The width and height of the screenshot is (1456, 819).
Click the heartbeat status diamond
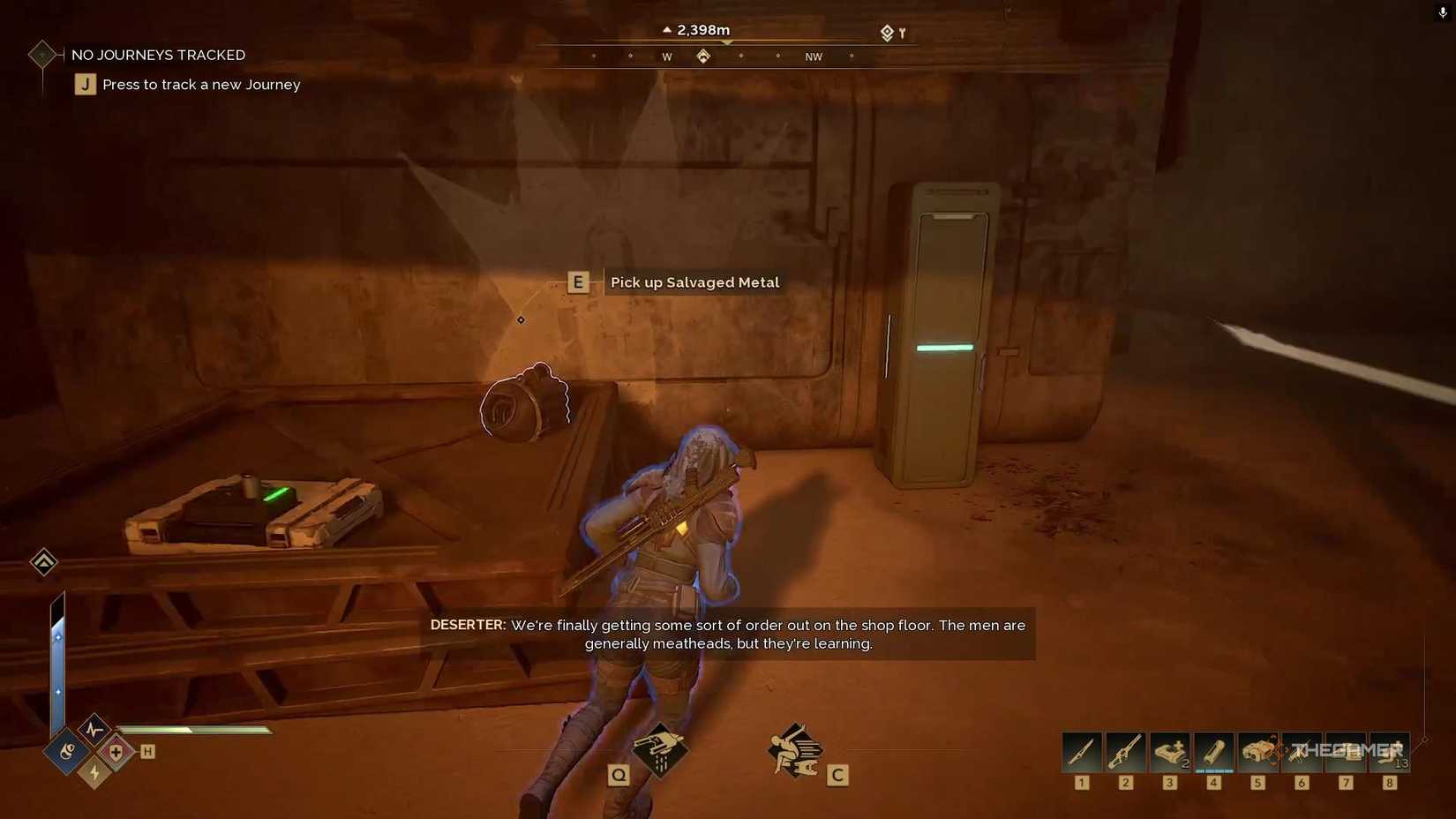pos(94,731)
